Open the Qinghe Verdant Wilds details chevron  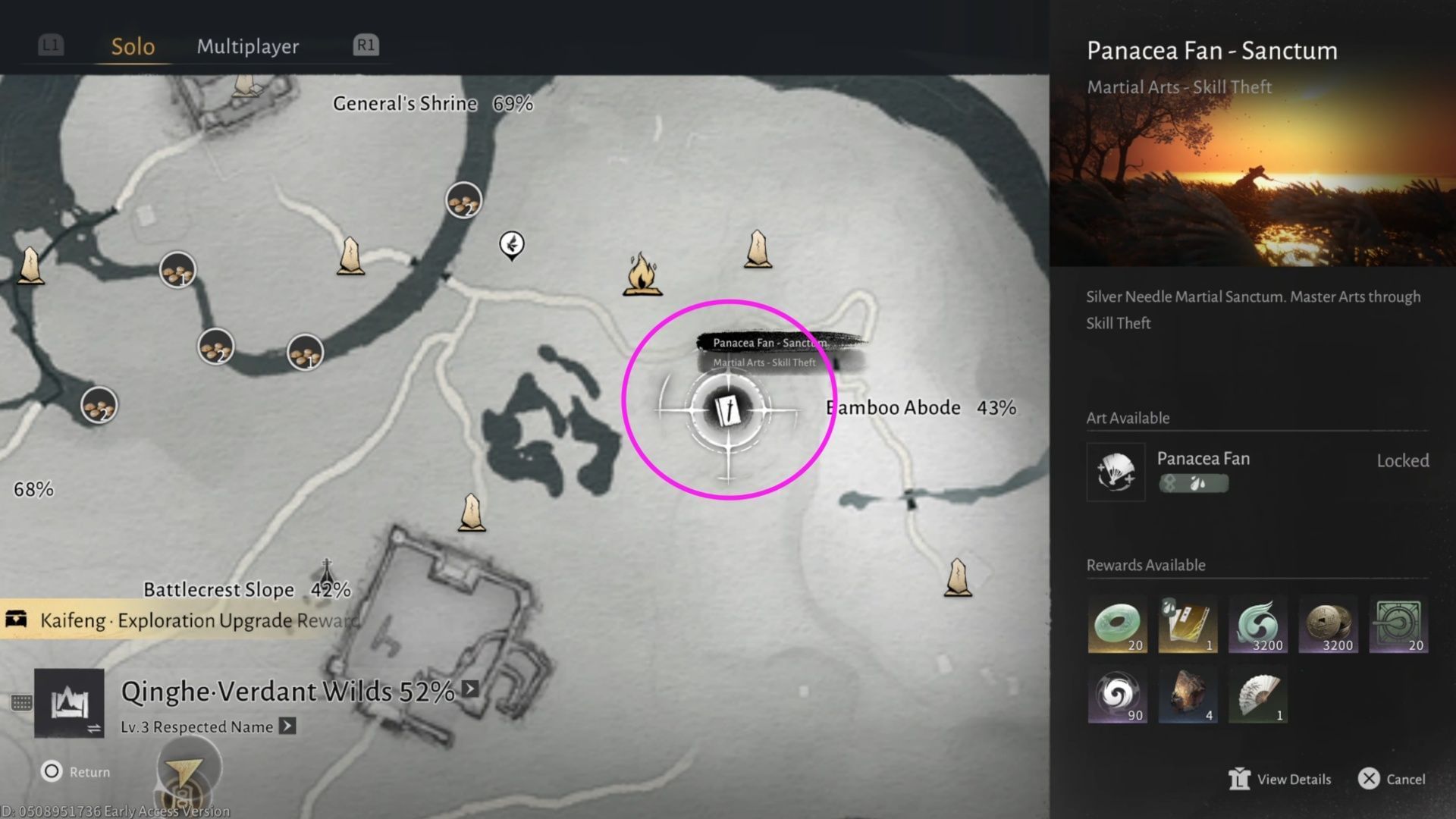click(x=470, y=690)
